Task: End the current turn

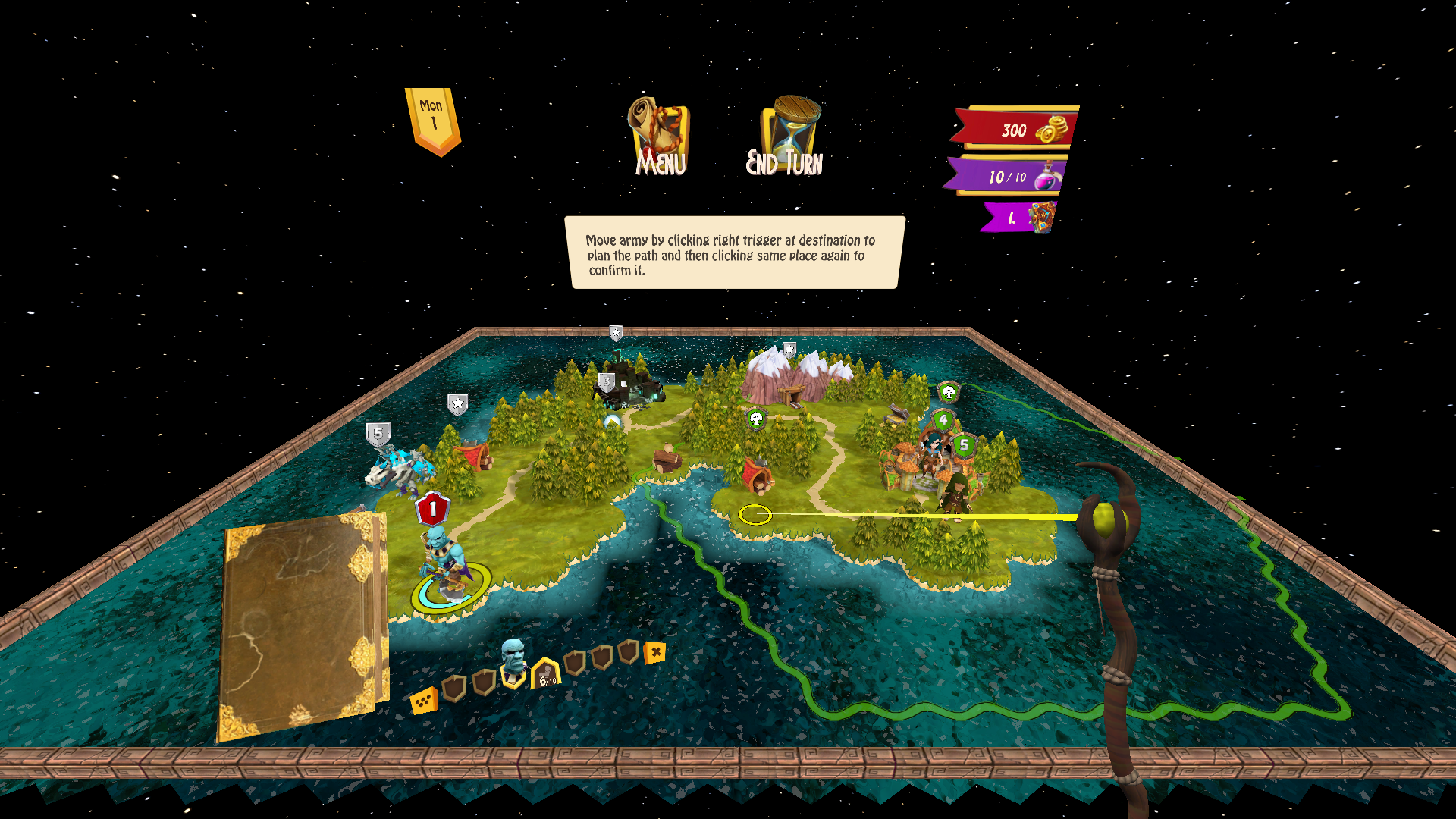Action: tap(786, 136)
